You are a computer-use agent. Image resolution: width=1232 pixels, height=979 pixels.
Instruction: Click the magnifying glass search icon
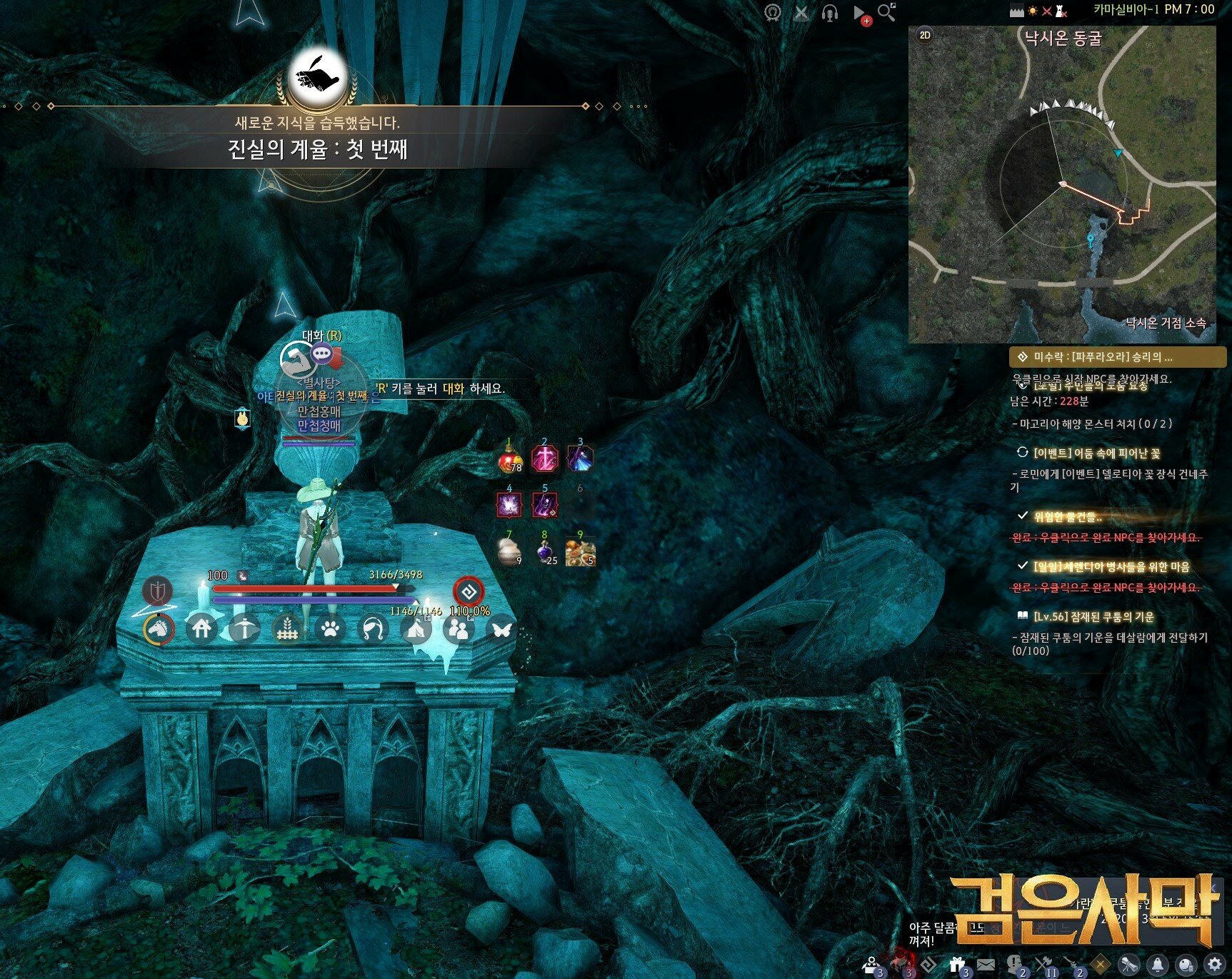(x=886, y=12)
